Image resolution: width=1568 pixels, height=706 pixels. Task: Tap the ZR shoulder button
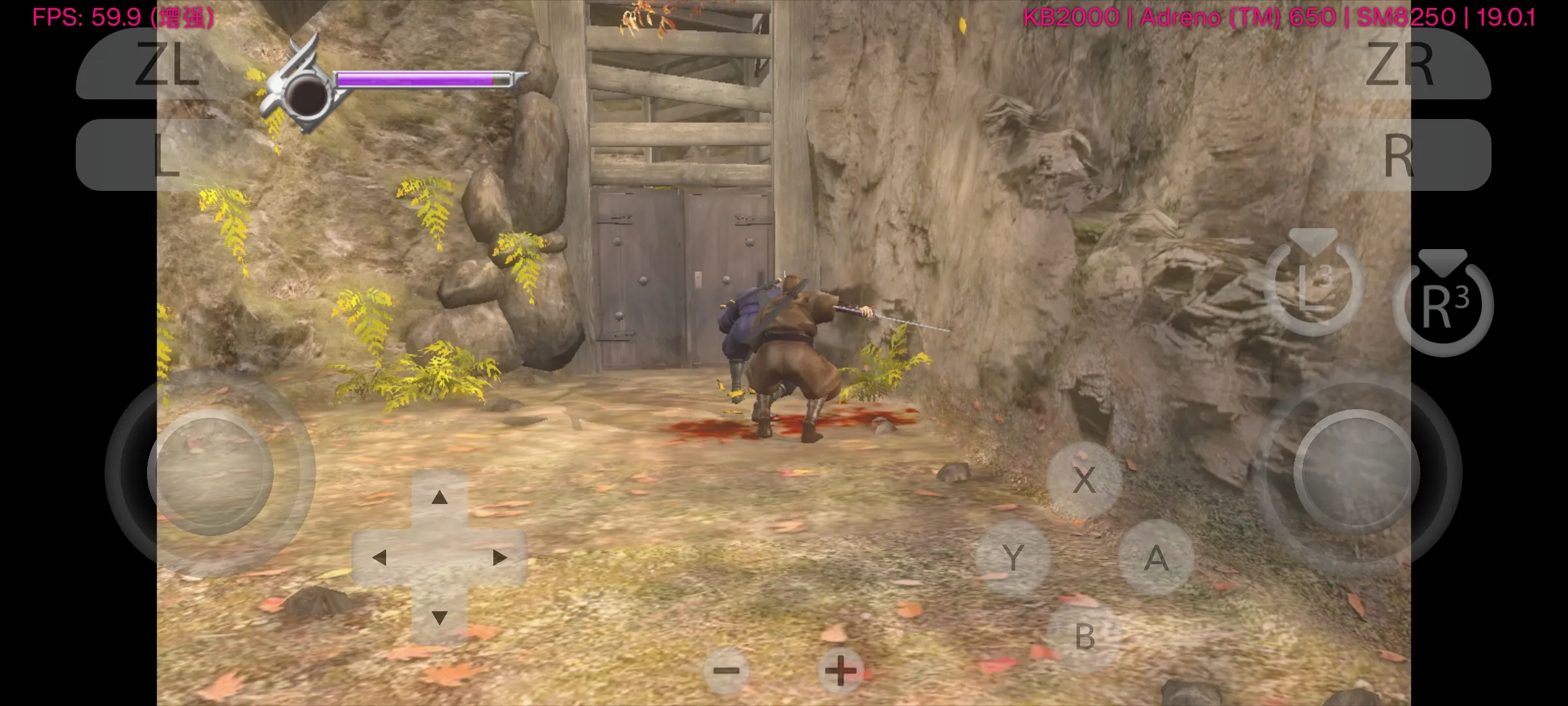click(1399, 64)
